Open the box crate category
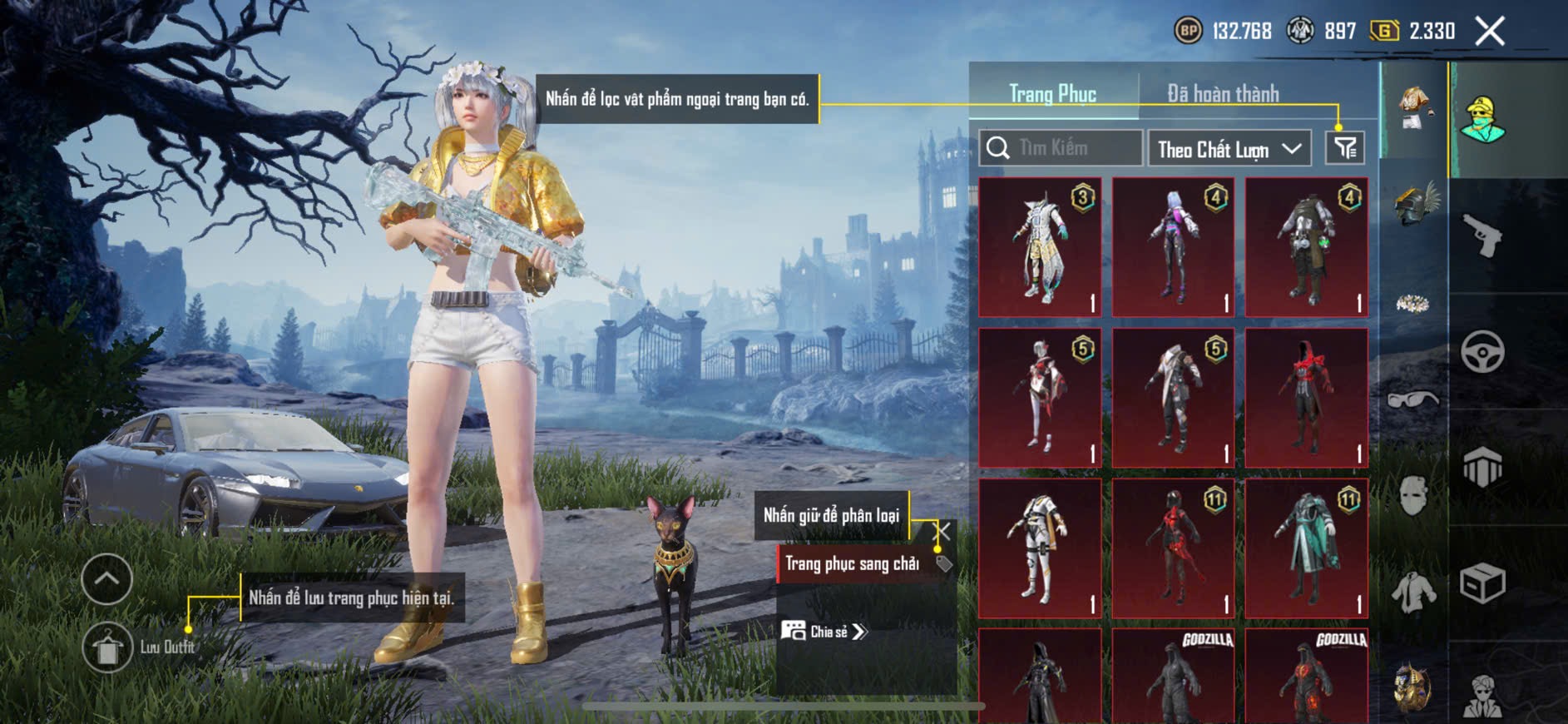The image size is (1568, 724). pos(1482,583)
